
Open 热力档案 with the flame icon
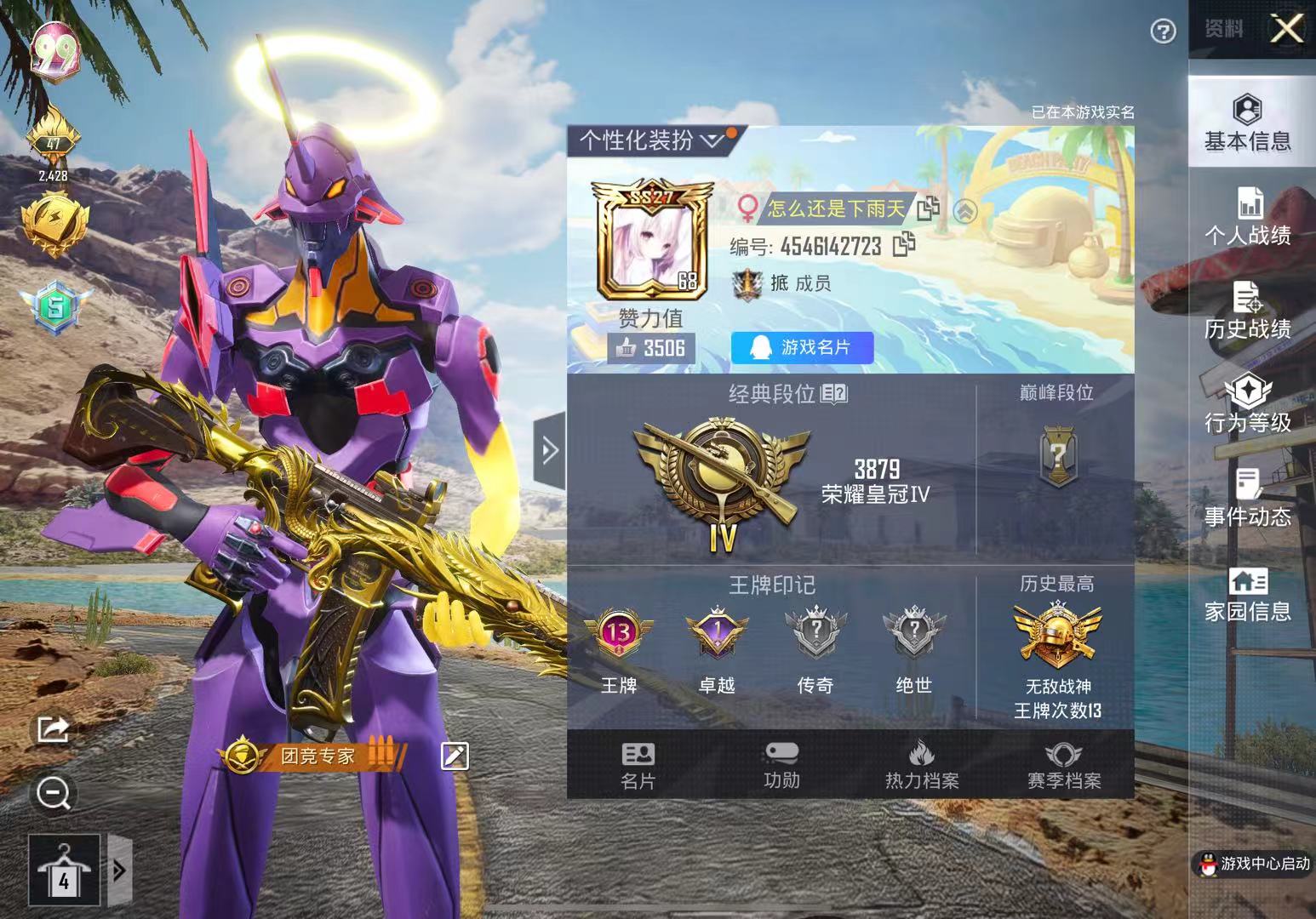(x=922, y=763)
